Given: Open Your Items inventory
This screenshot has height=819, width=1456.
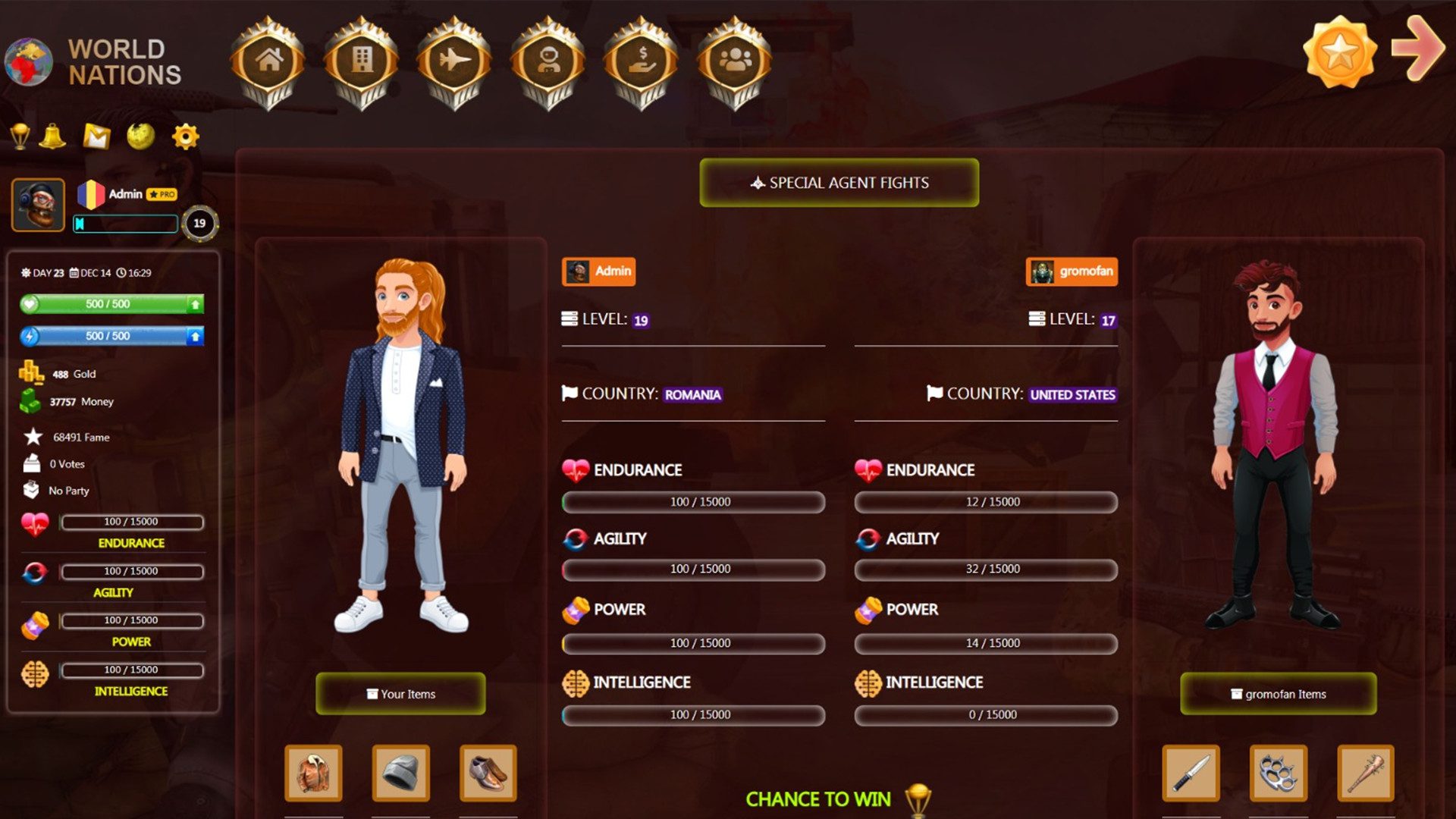Looking at the screenshot, I should pos(401,694).
